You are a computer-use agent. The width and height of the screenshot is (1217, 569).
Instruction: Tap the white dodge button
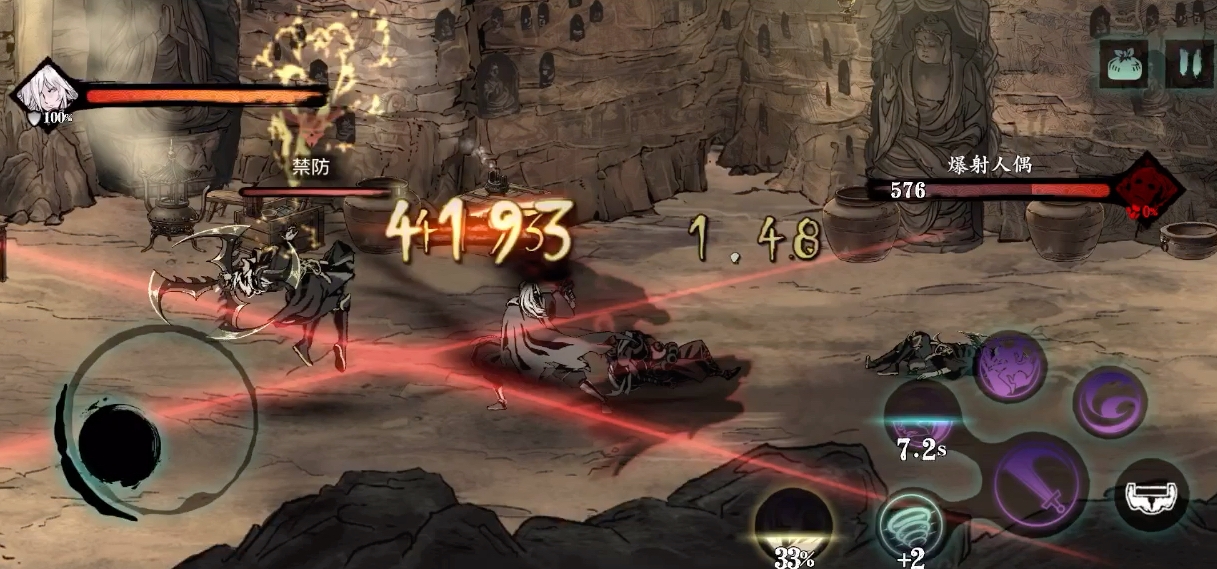(1151, 493)
